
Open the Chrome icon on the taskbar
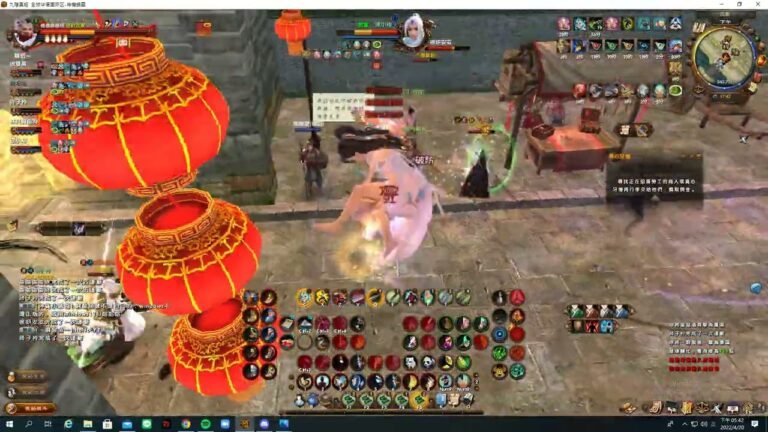click(x=186, y=424)
